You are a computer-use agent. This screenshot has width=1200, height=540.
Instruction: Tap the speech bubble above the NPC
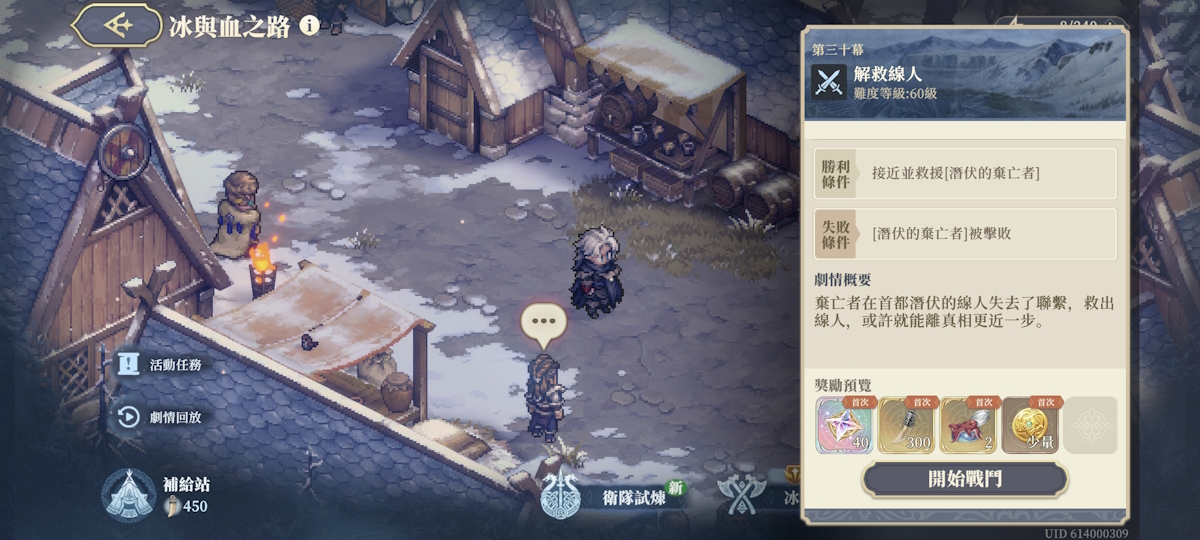544,322
